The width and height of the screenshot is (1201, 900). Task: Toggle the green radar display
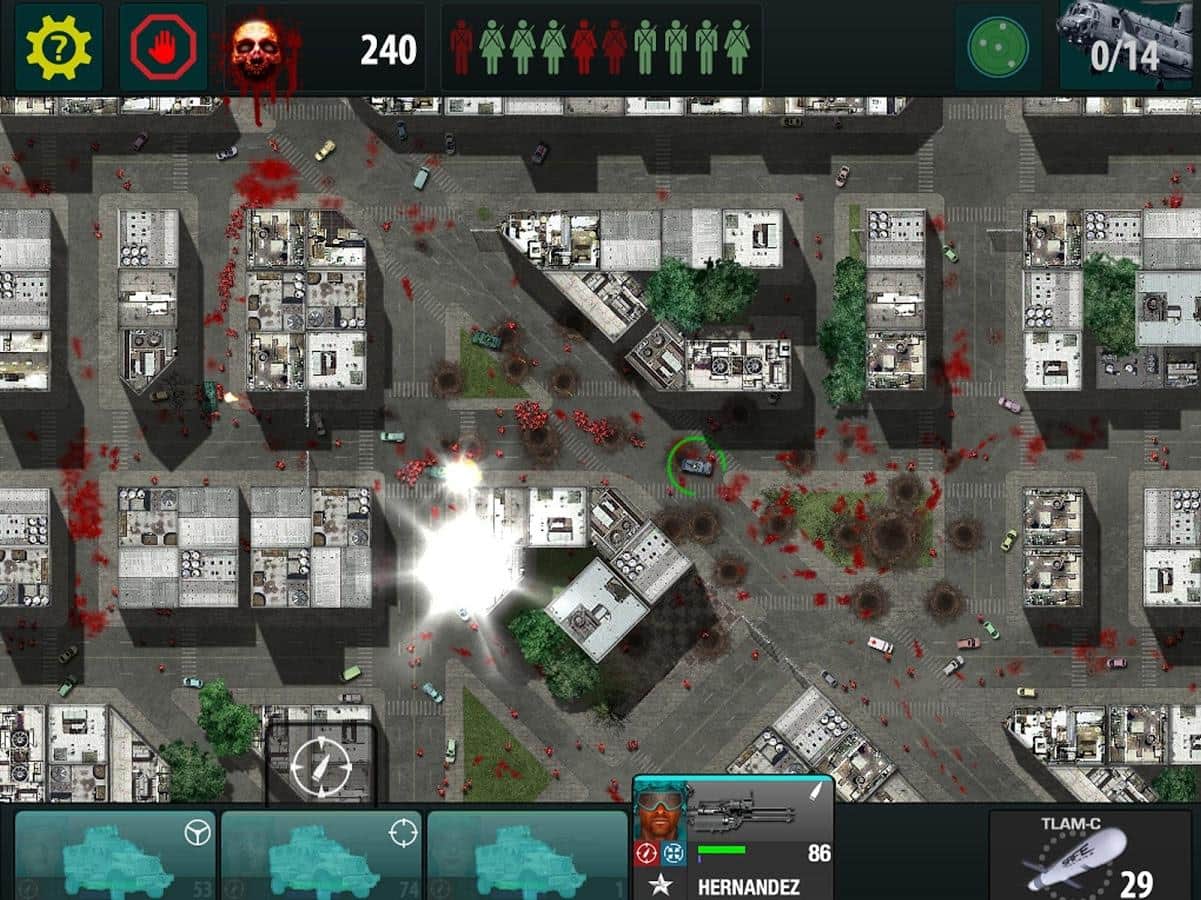(x=997, y=47)
